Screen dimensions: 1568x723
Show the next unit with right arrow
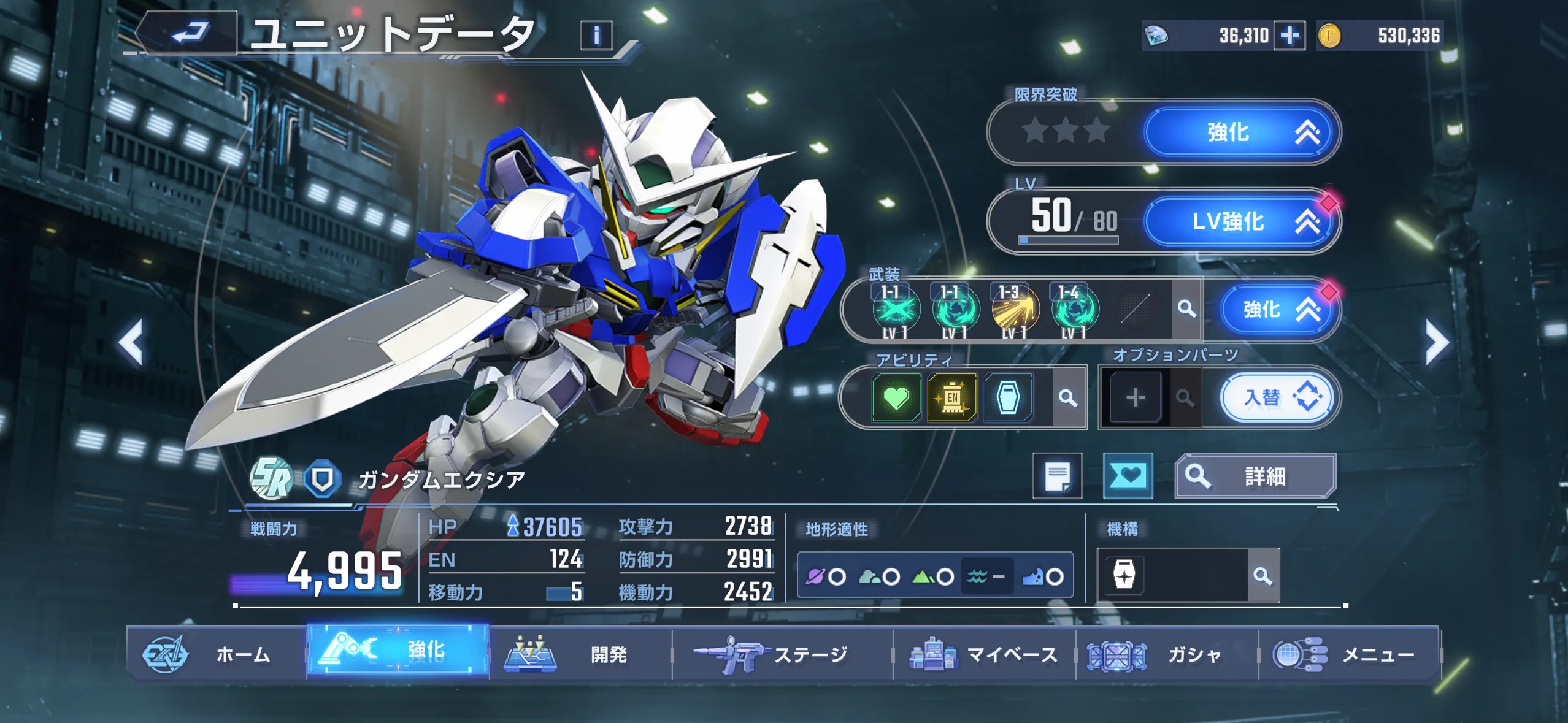[x=1437, y=342]
